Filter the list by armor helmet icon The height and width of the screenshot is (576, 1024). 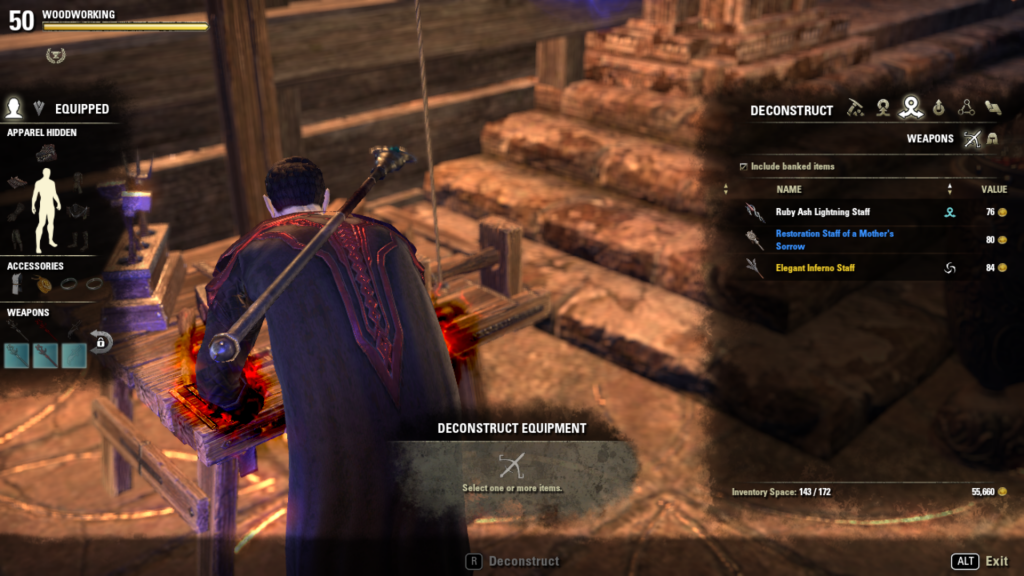994,139
